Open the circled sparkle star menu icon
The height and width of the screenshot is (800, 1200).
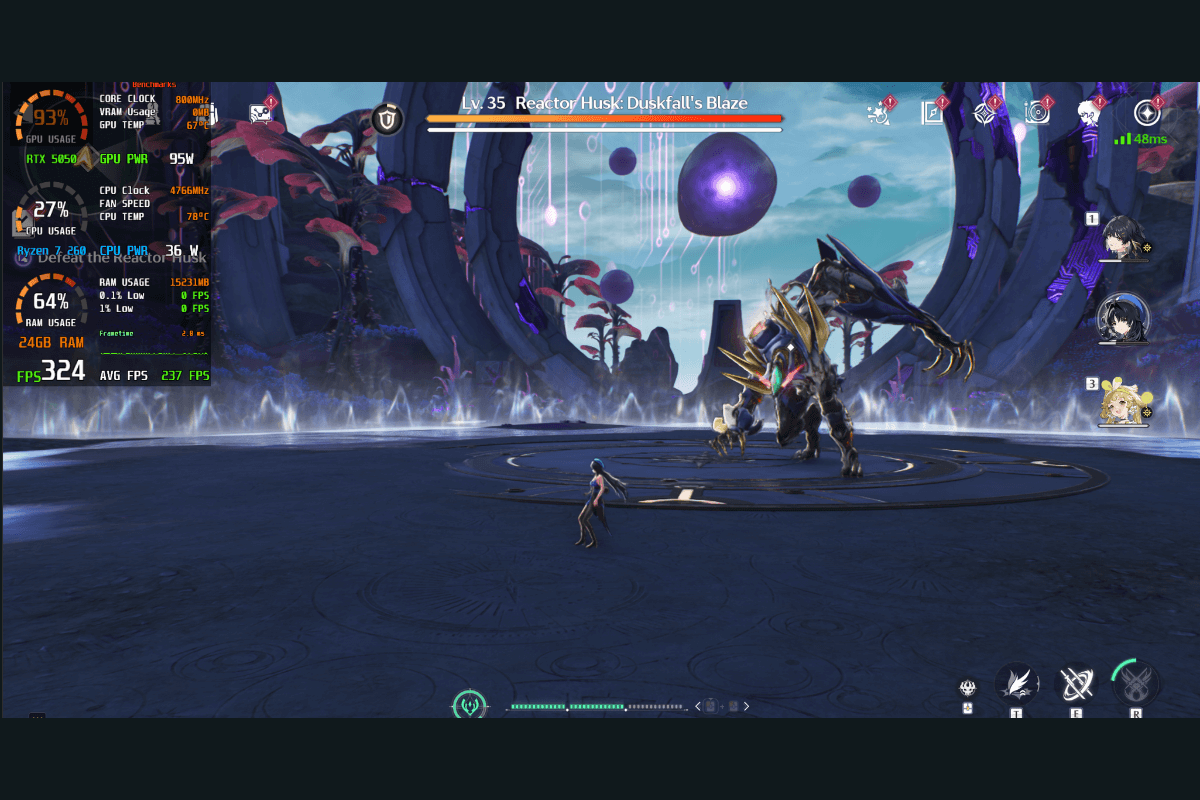(x=1147, y=113)
